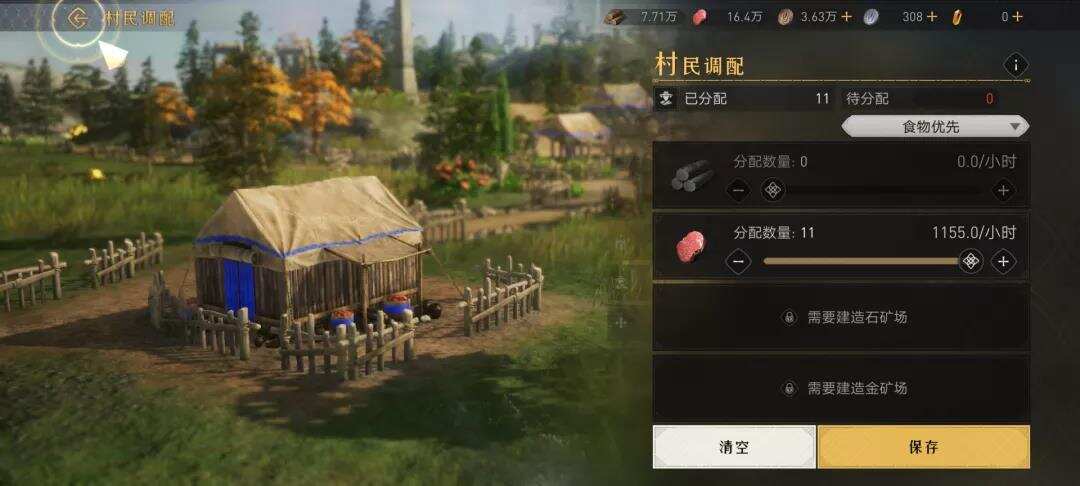Screen dimensions: 1080x486
Task: Open the 食物优先 priority dropdown
Action: click(934, 126)
